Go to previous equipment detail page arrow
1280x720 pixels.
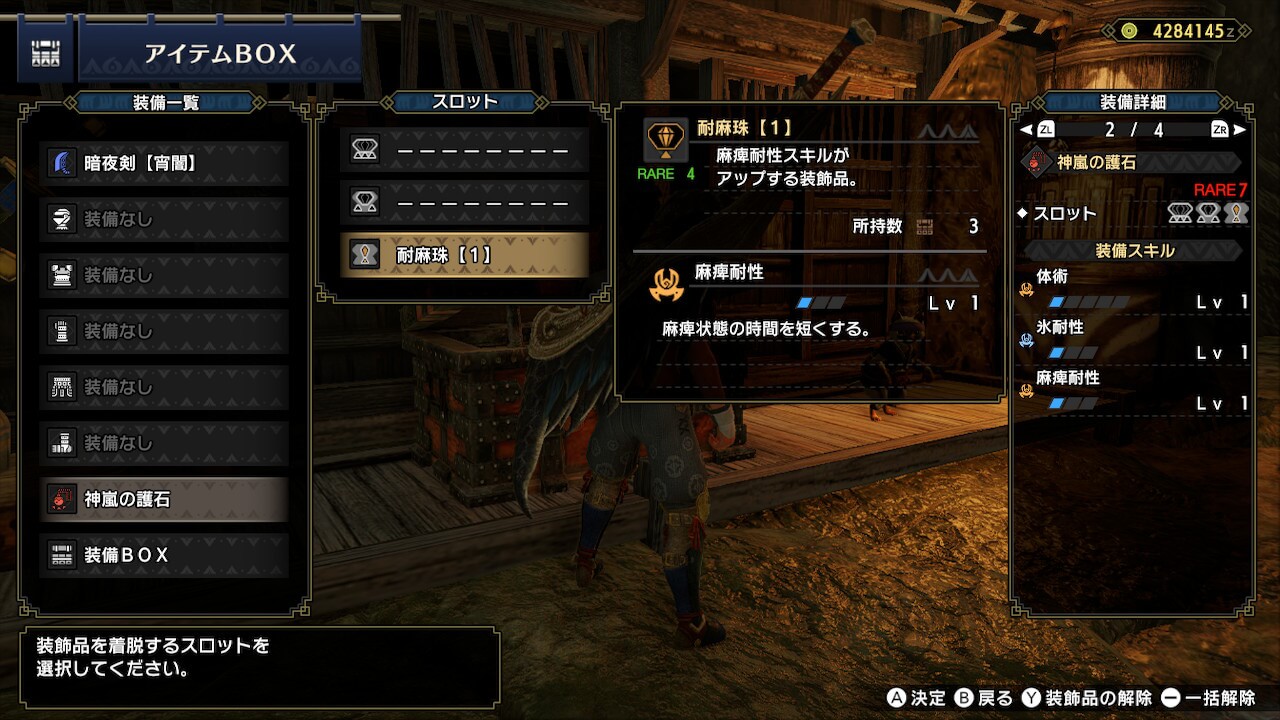click(1026, 130)
